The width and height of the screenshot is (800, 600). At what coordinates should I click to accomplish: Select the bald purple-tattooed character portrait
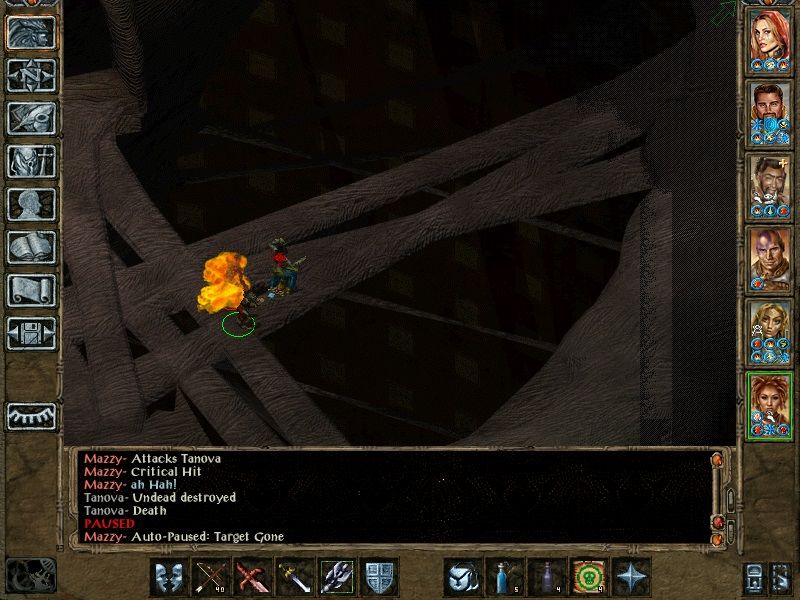click(771, 260)
